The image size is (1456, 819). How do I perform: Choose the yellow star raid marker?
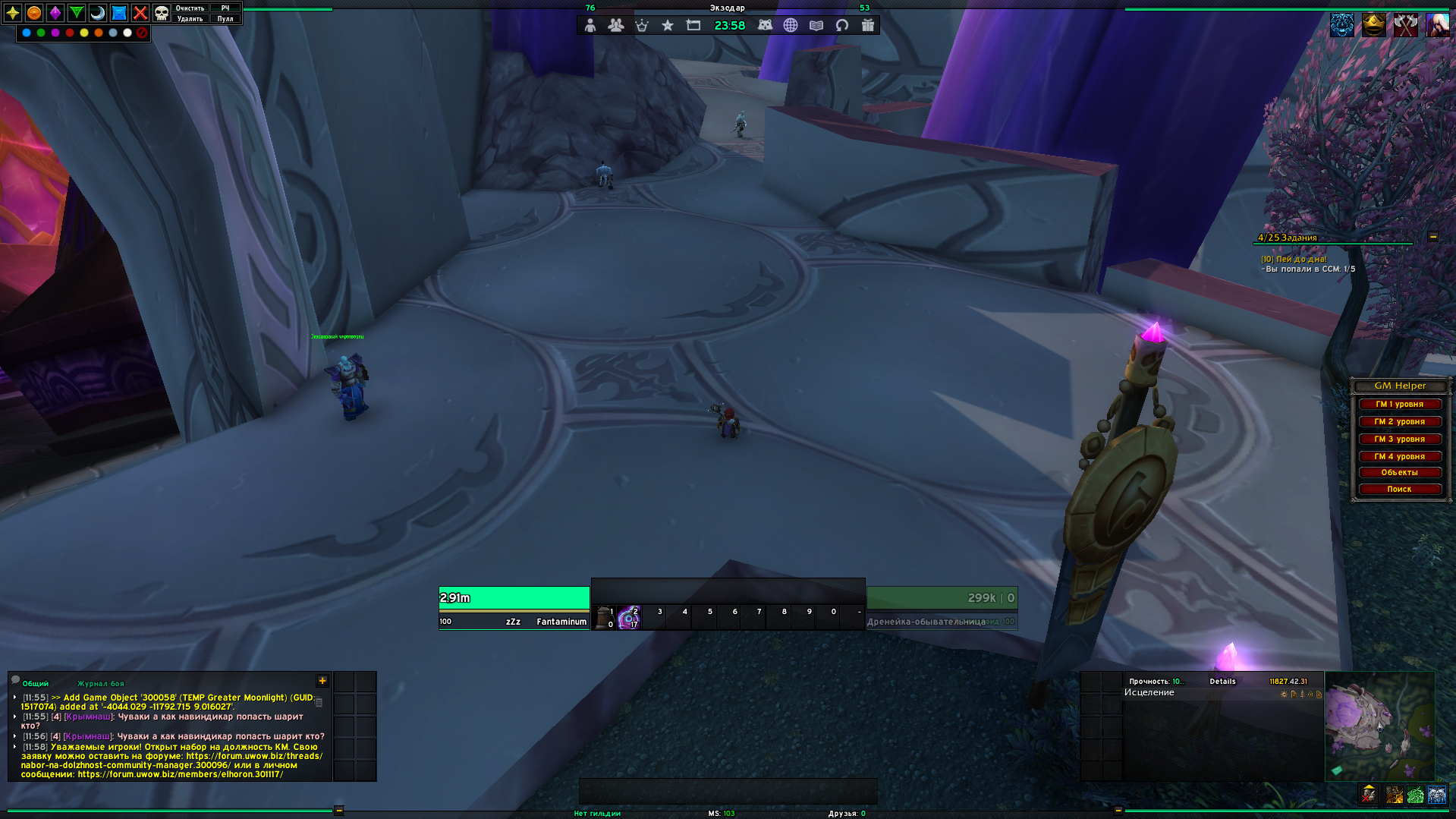tap(13, 13)
